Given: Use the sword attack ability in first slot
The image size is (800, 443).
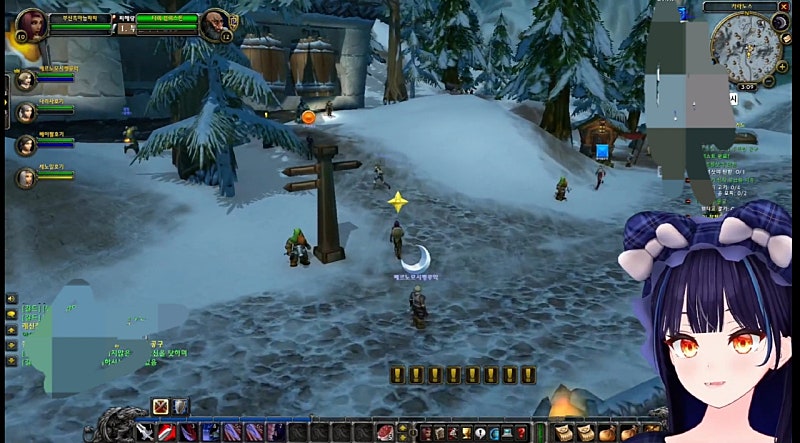Looking at the screenshot, I should 146,432.
